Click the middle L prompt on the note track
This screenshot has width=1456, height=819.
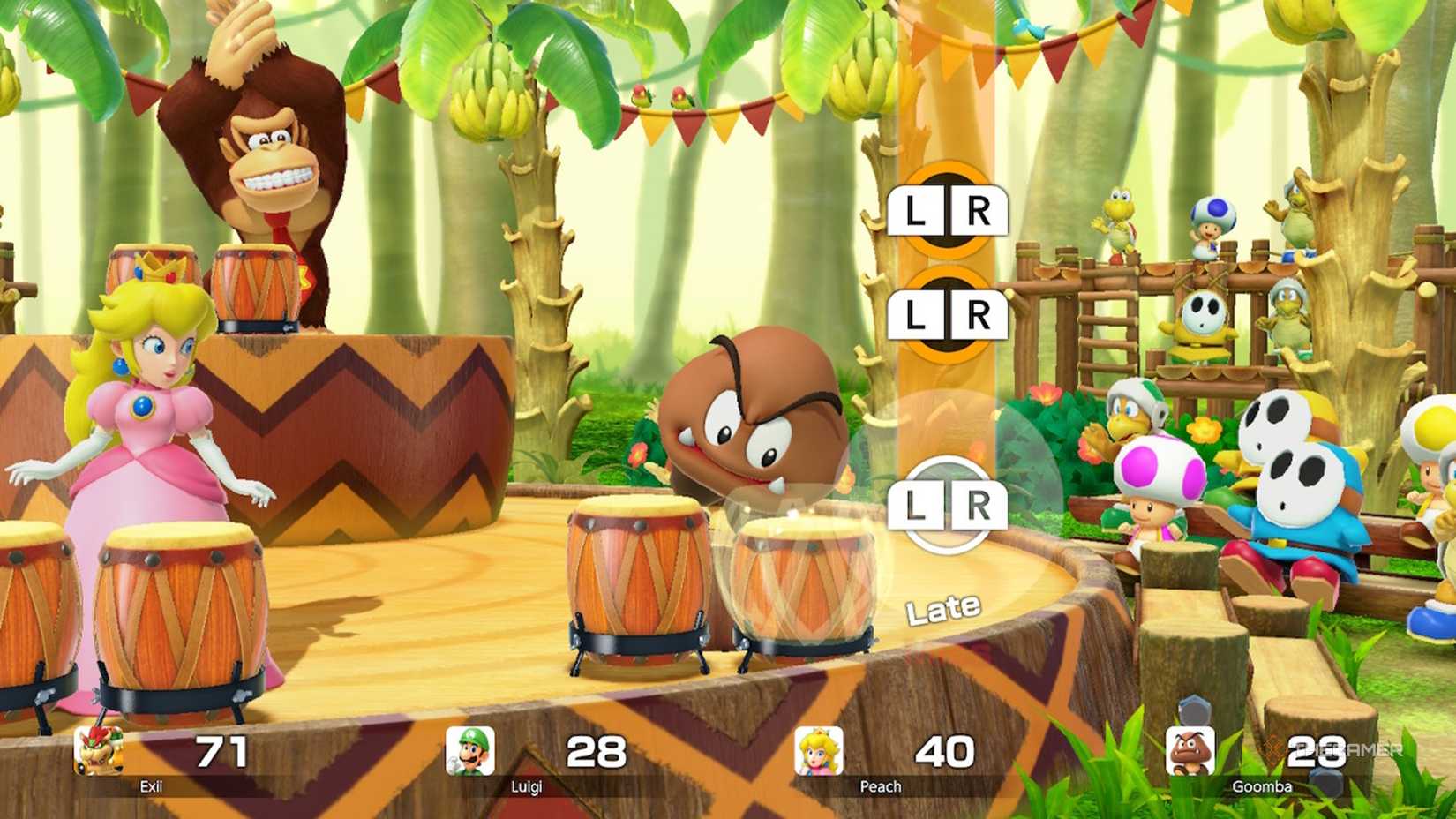[x=915, y=313]
